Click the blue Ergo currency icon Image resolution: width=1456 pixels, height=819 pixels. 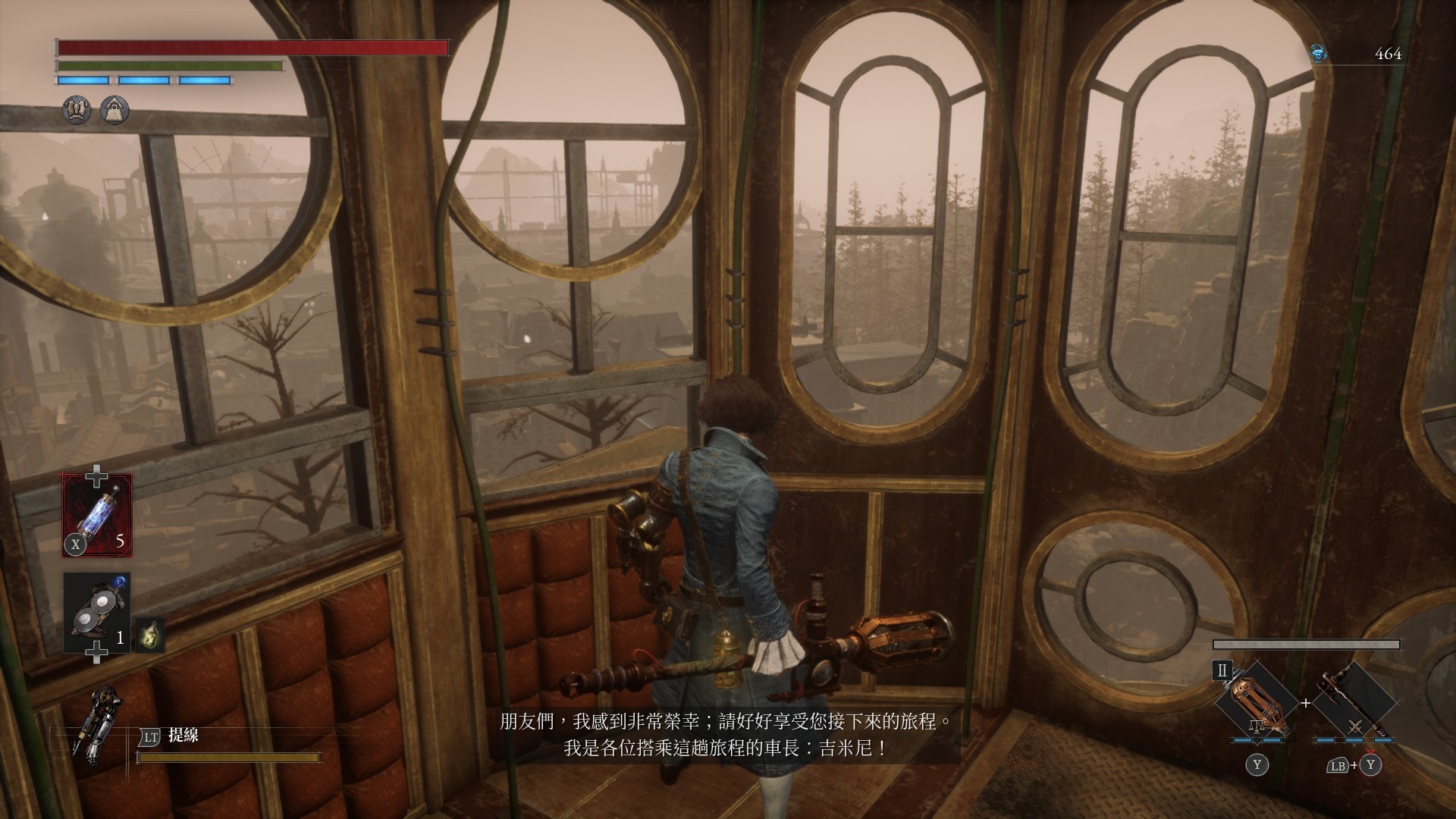pyautogui.click(x=1319, y=53)
